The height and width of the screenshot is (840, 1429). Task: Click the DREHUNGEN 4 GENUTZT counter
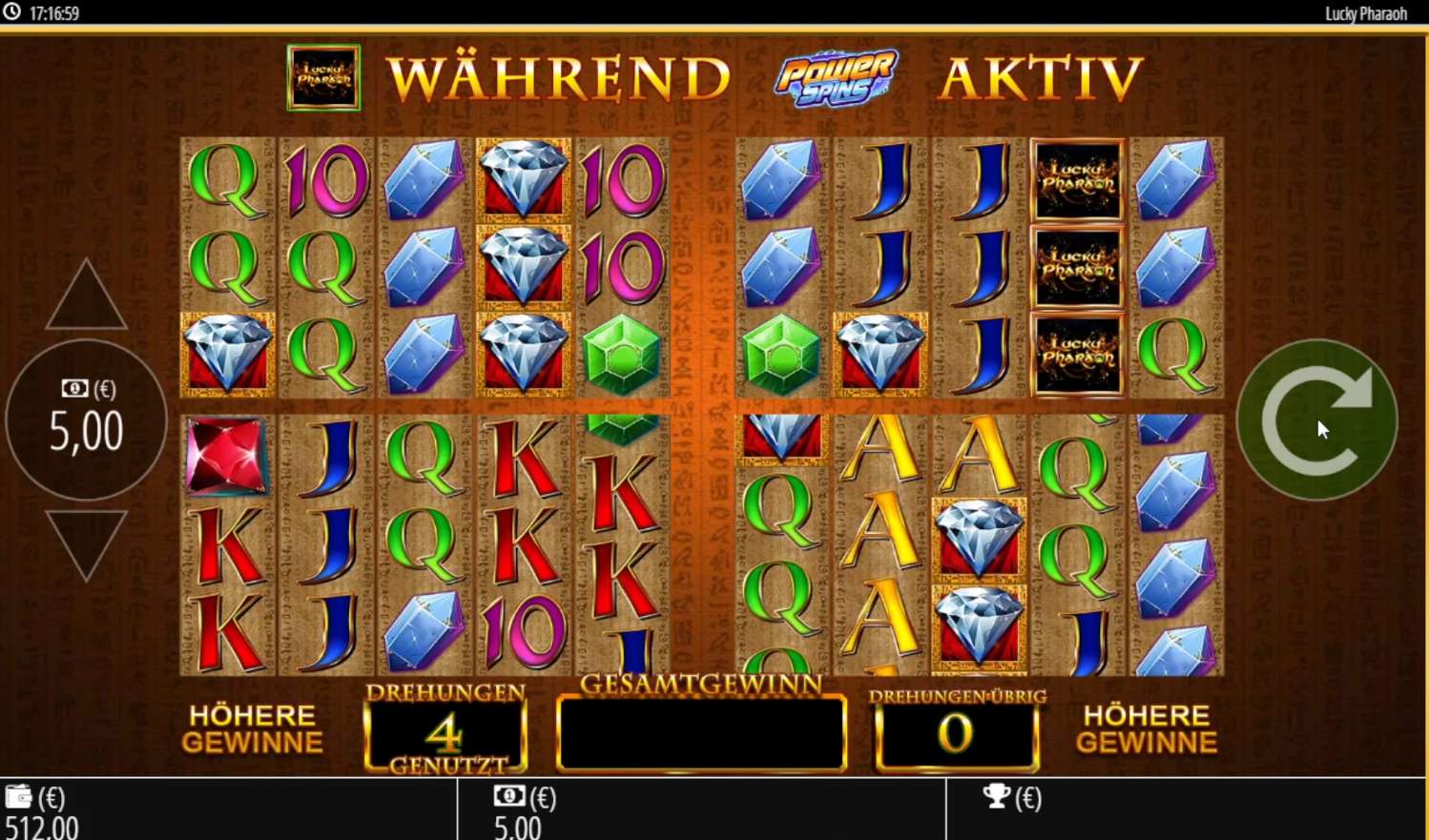(445, 730)
